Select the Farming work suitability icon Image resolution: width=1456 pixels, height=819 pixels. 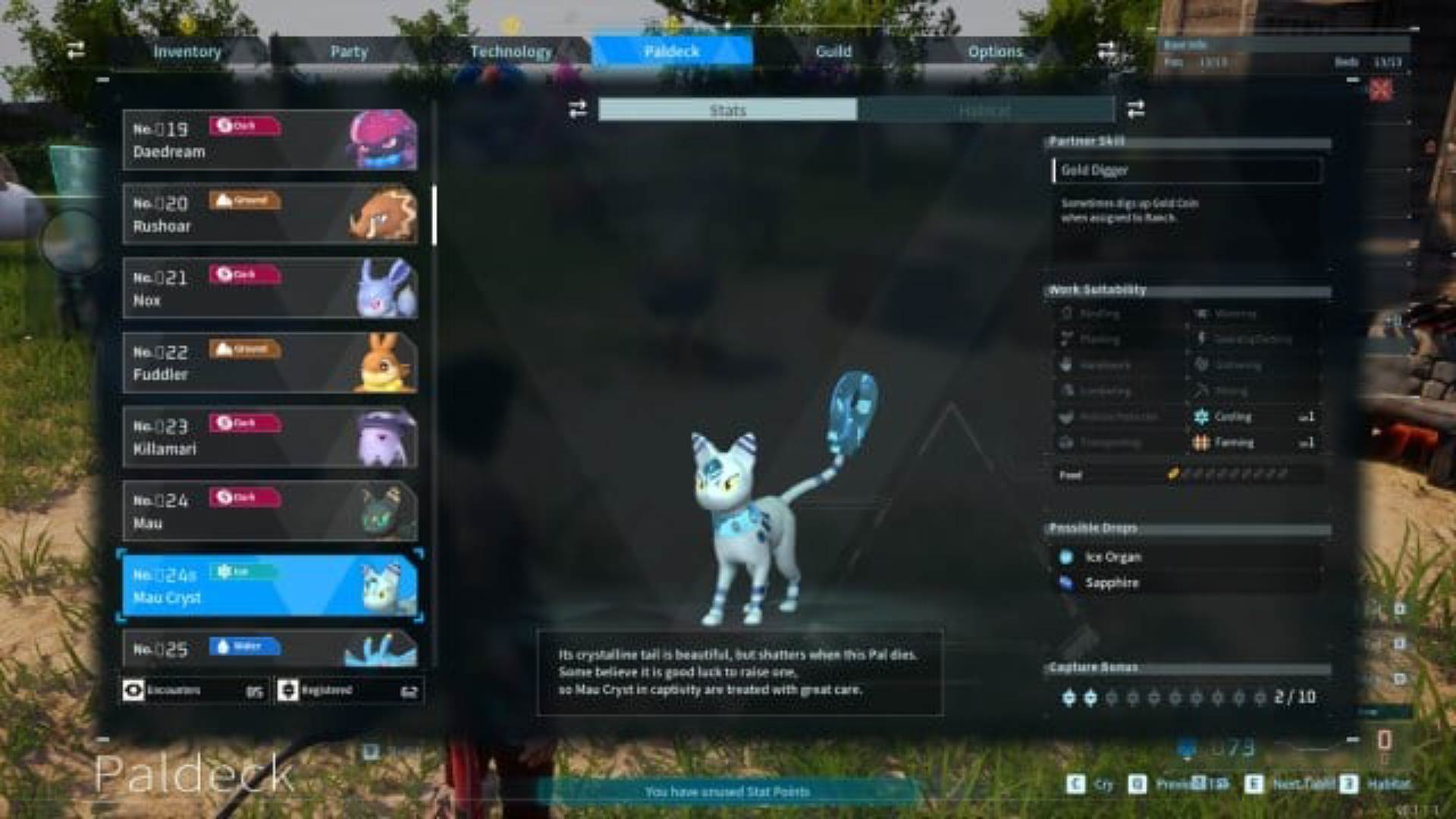click(1202, 442)
